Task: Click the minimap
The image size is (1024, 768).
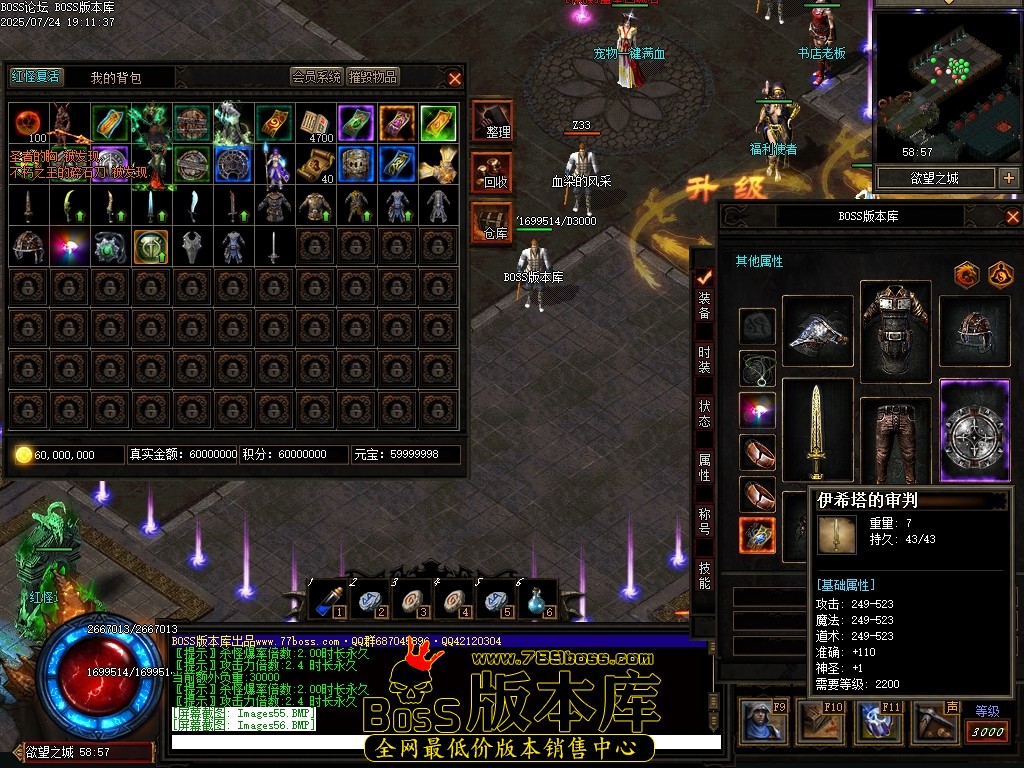Action: pyautogui.click(x=945, y=85)
